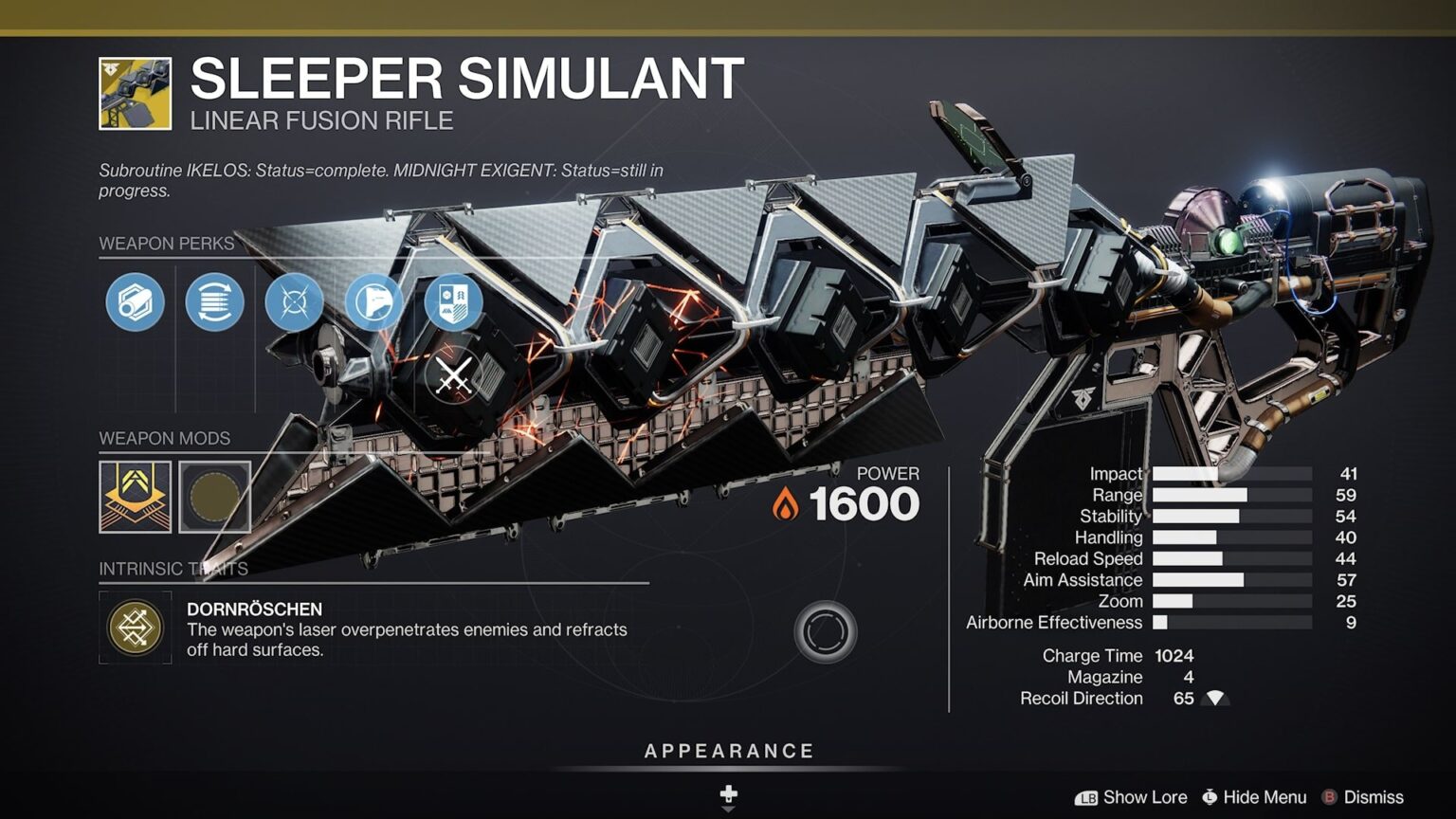Expand the Recoil Direction indicator arrow

point(1213,699)
